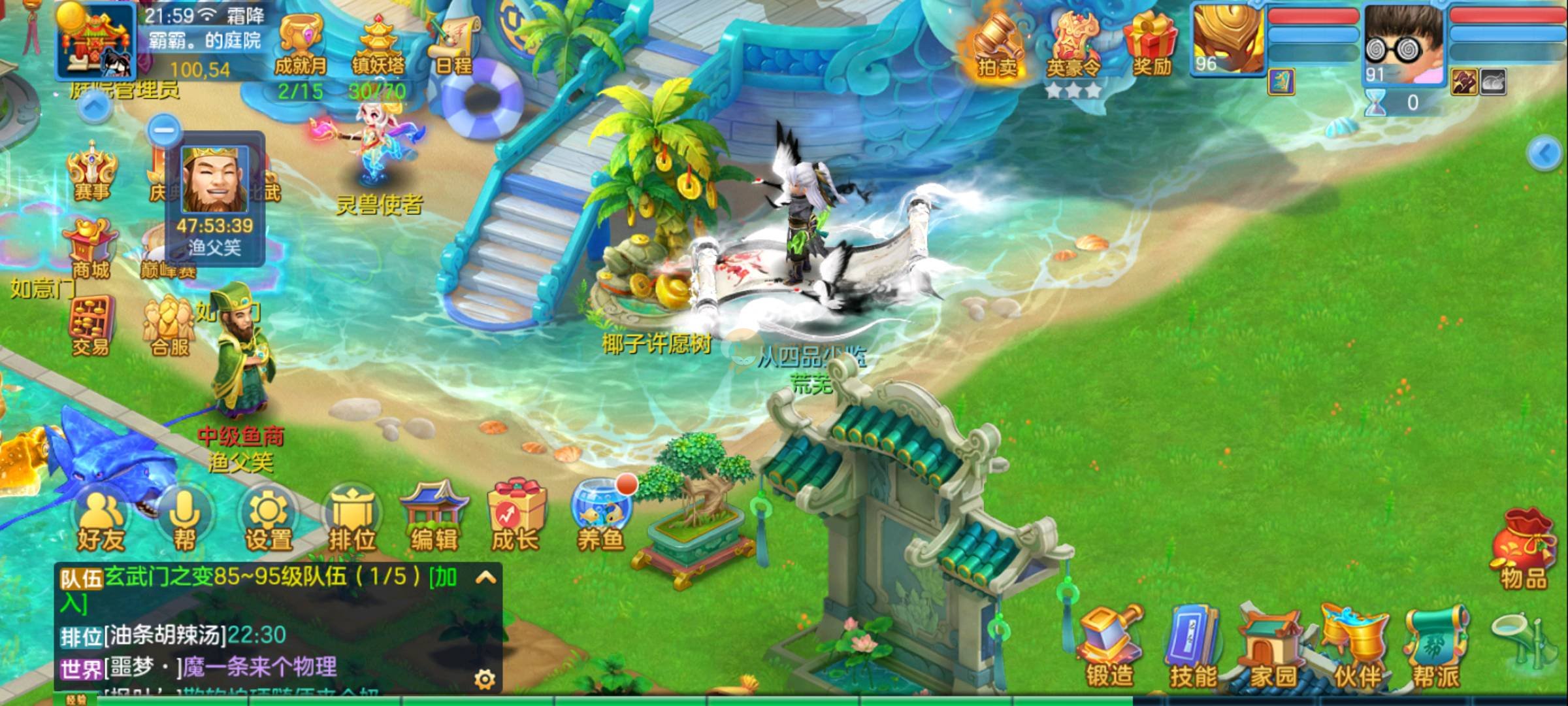Open the 成就月 achievement trophy
The image size is (1568, 706).
click(x=300, y=44)
